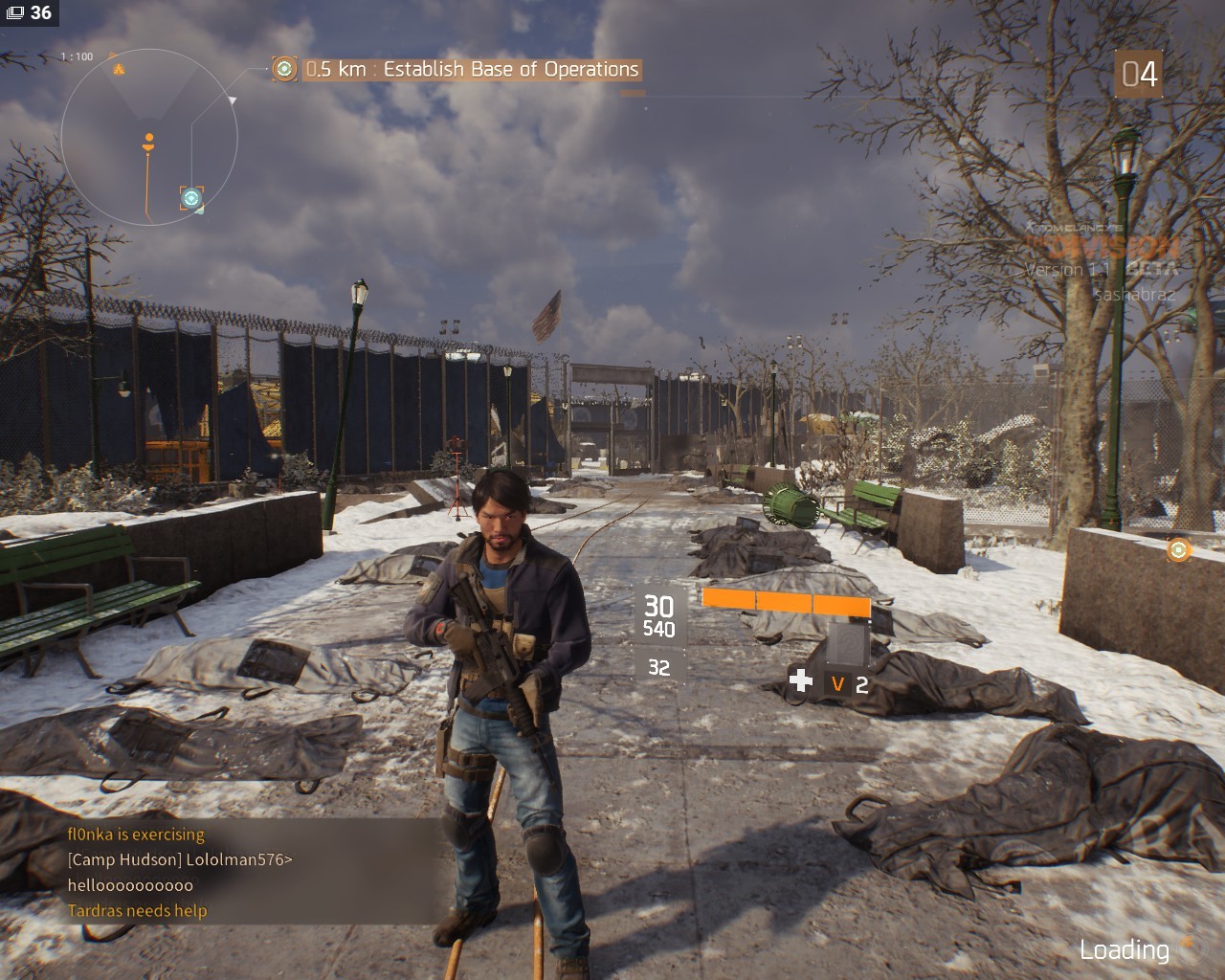This screenshot has height=980, width=1225.
Task: Activate the grey skill slot below the health bar
Action: click(x=847, y=642)
